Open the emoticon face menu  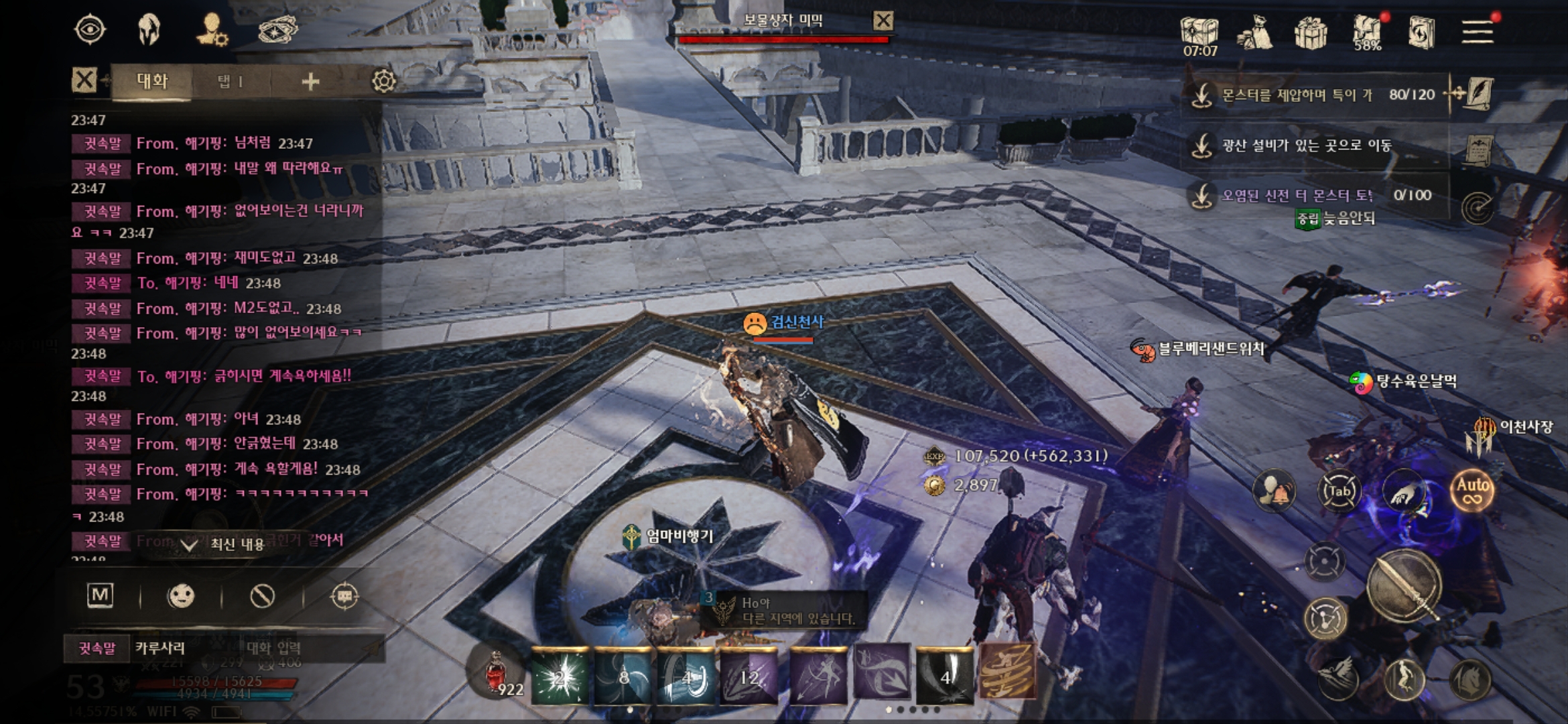181,596
